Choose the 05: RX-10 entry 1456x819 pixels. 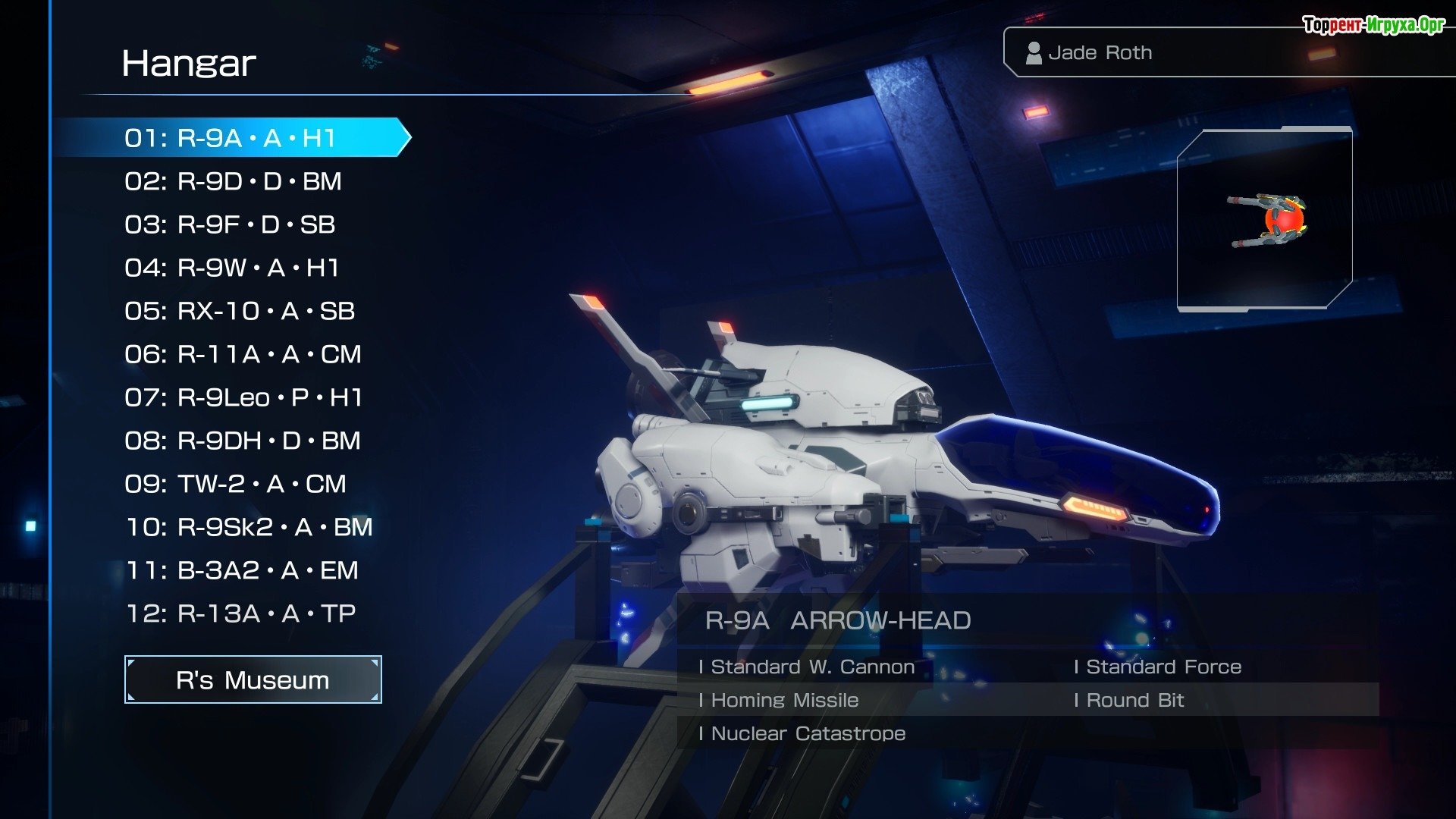click(240, 311)
